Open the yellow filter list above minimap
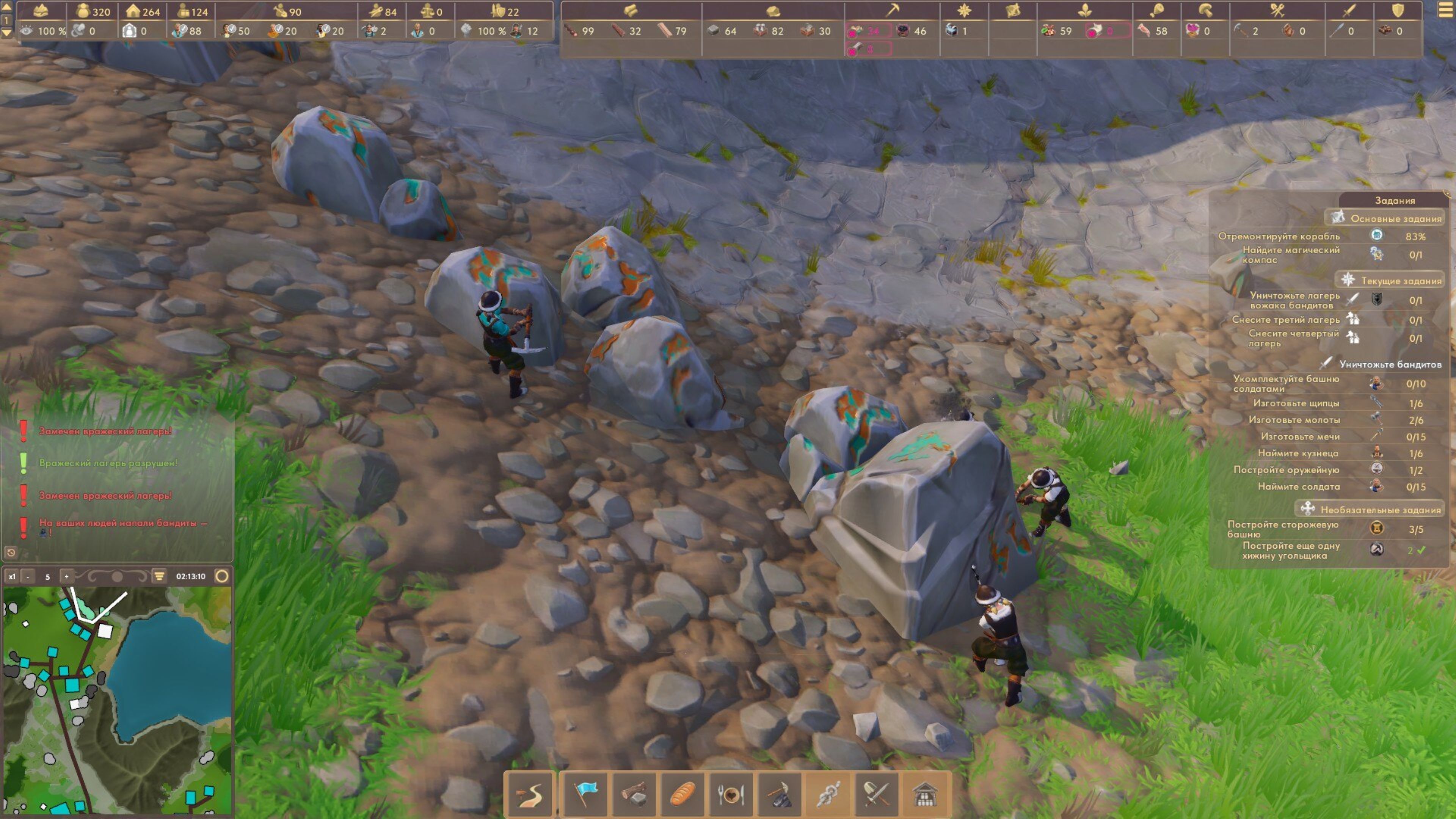The width and height of the screenshot is (1456, 819). (159, 576)
